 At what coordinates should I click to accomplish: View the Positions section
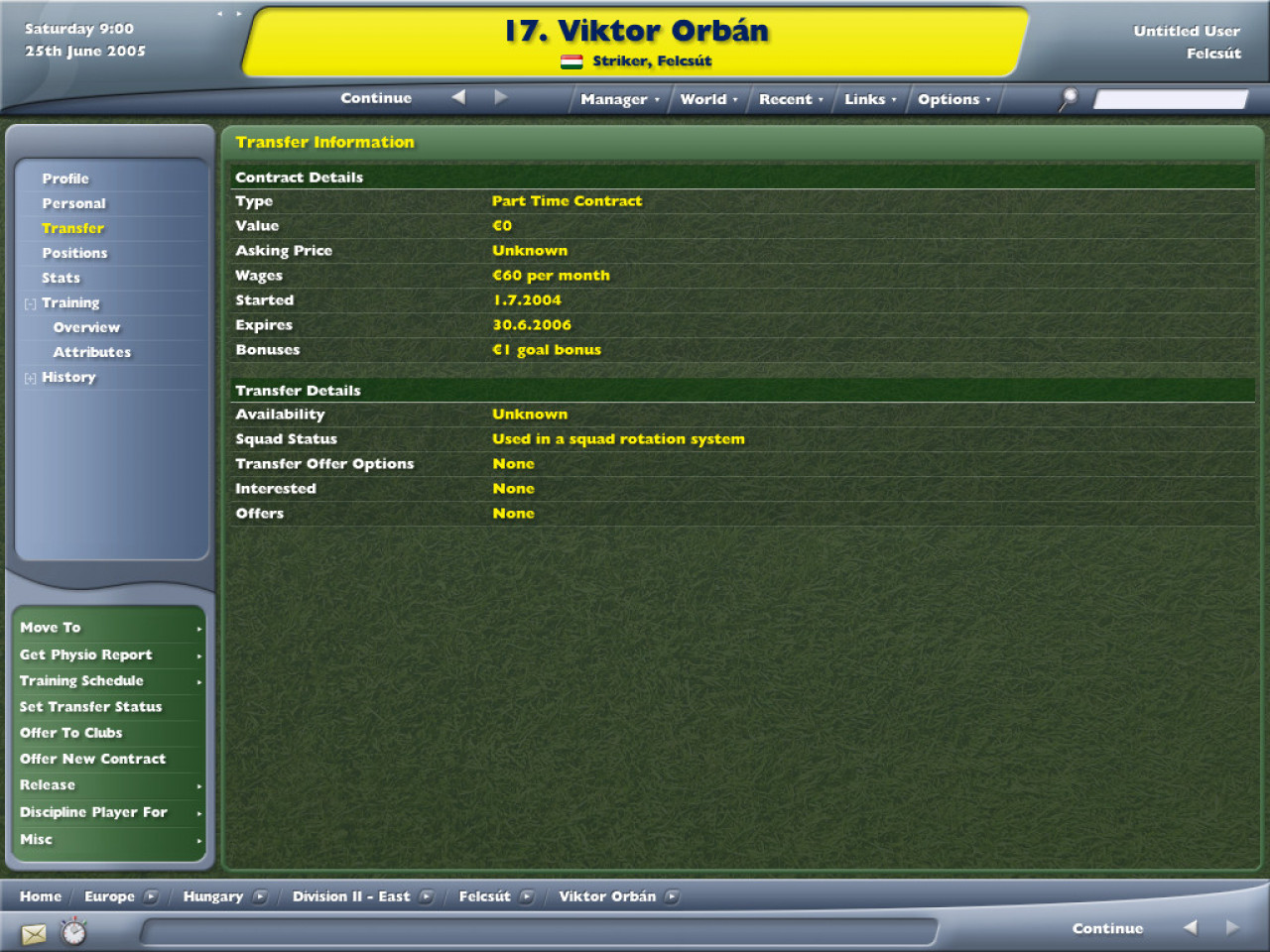(74, 253)
